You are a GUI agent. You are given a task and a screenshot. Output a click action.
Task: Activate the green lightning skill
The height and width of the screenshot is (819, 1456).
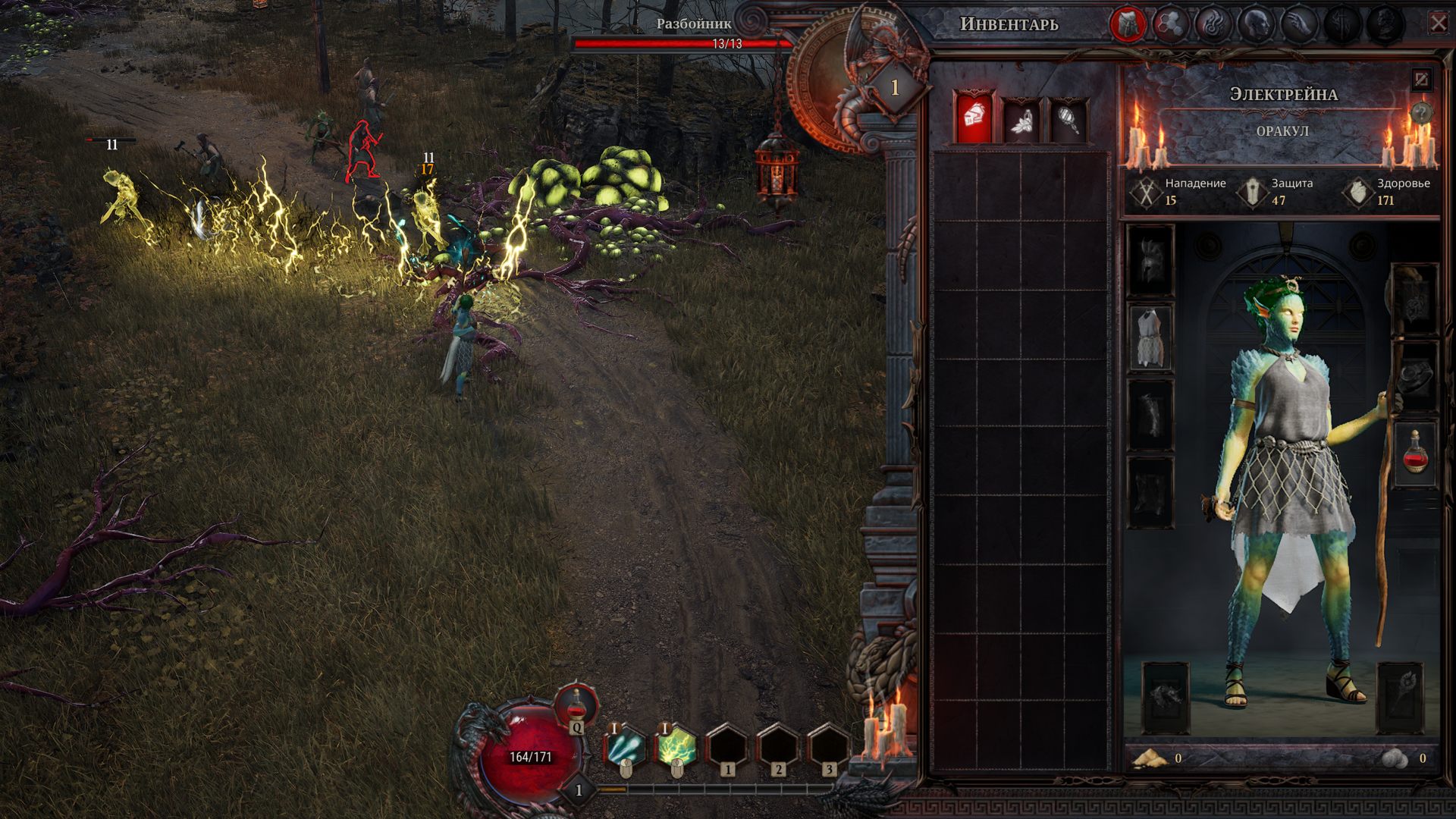pyautogui.click(x=676, y=746)
